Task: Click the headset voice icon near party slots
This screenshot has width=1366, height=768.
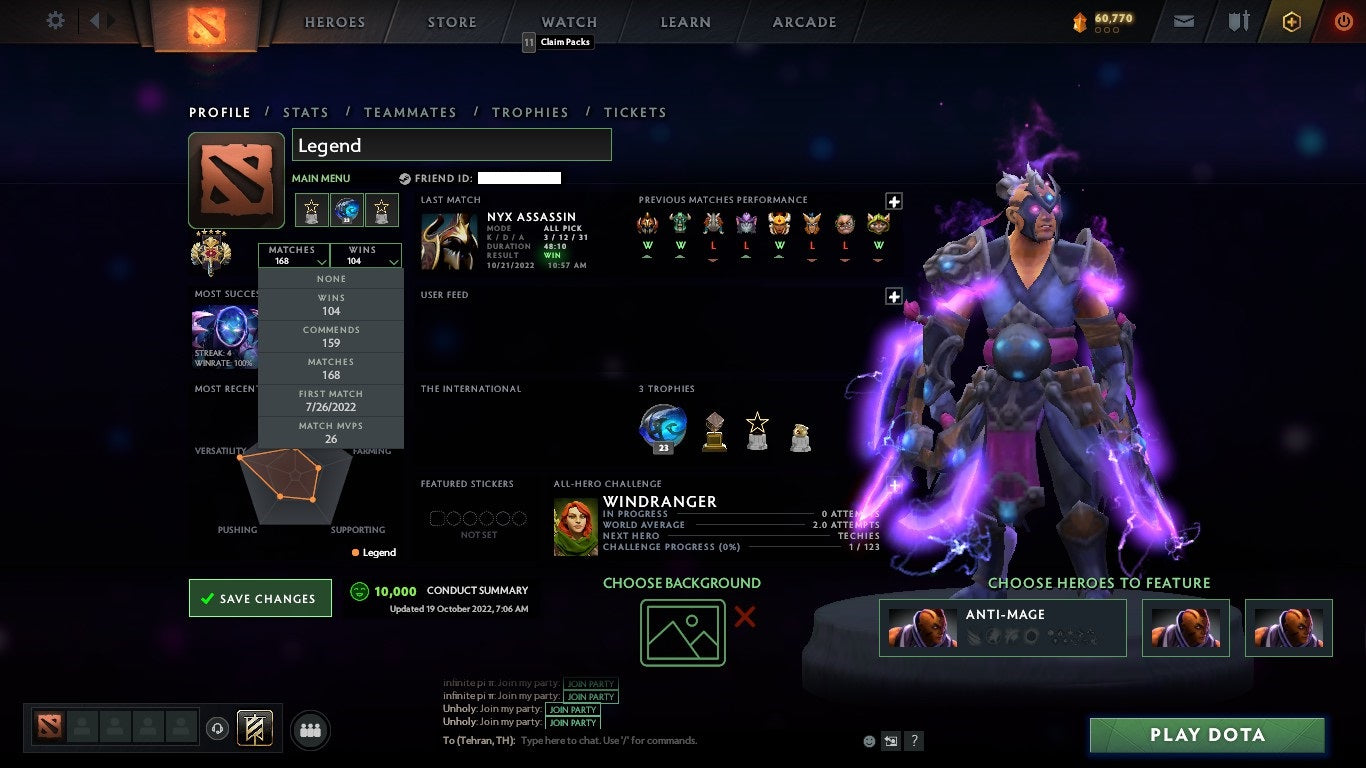Action: click(217, 729)
